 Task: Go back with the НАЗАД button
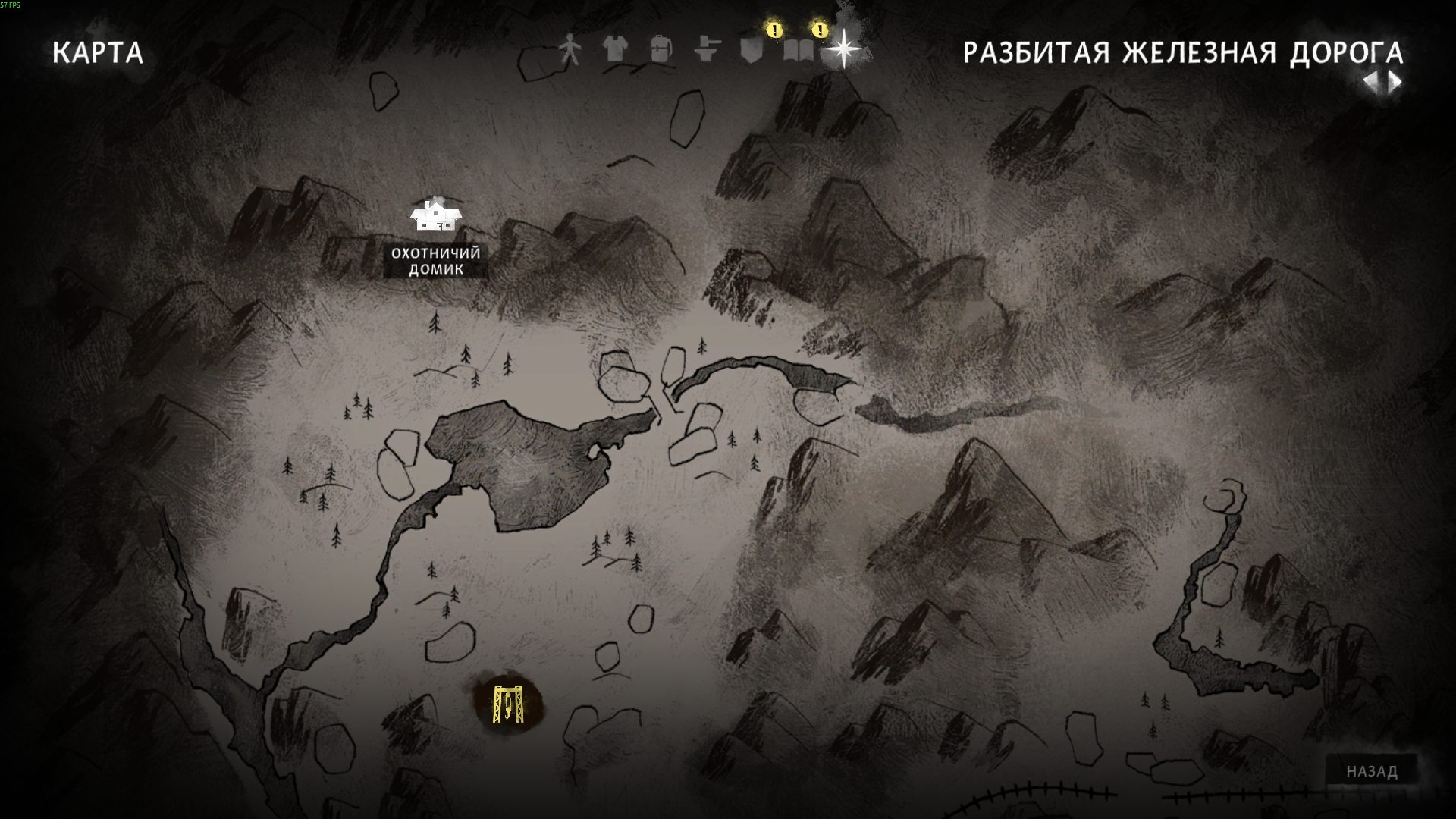point(1372,771)
